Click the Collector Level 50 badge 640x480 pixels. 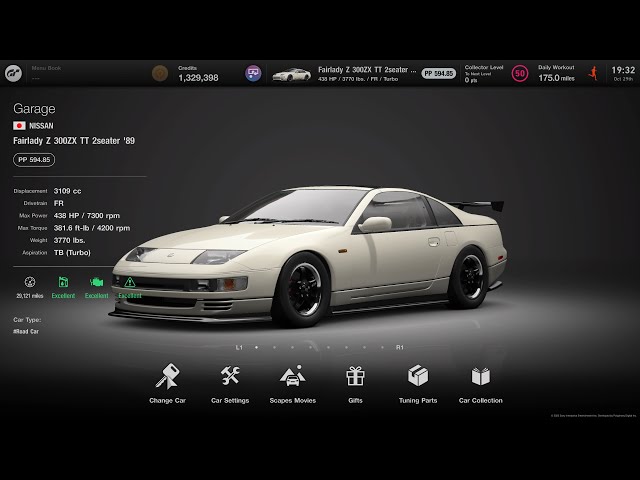click(519, 73)
